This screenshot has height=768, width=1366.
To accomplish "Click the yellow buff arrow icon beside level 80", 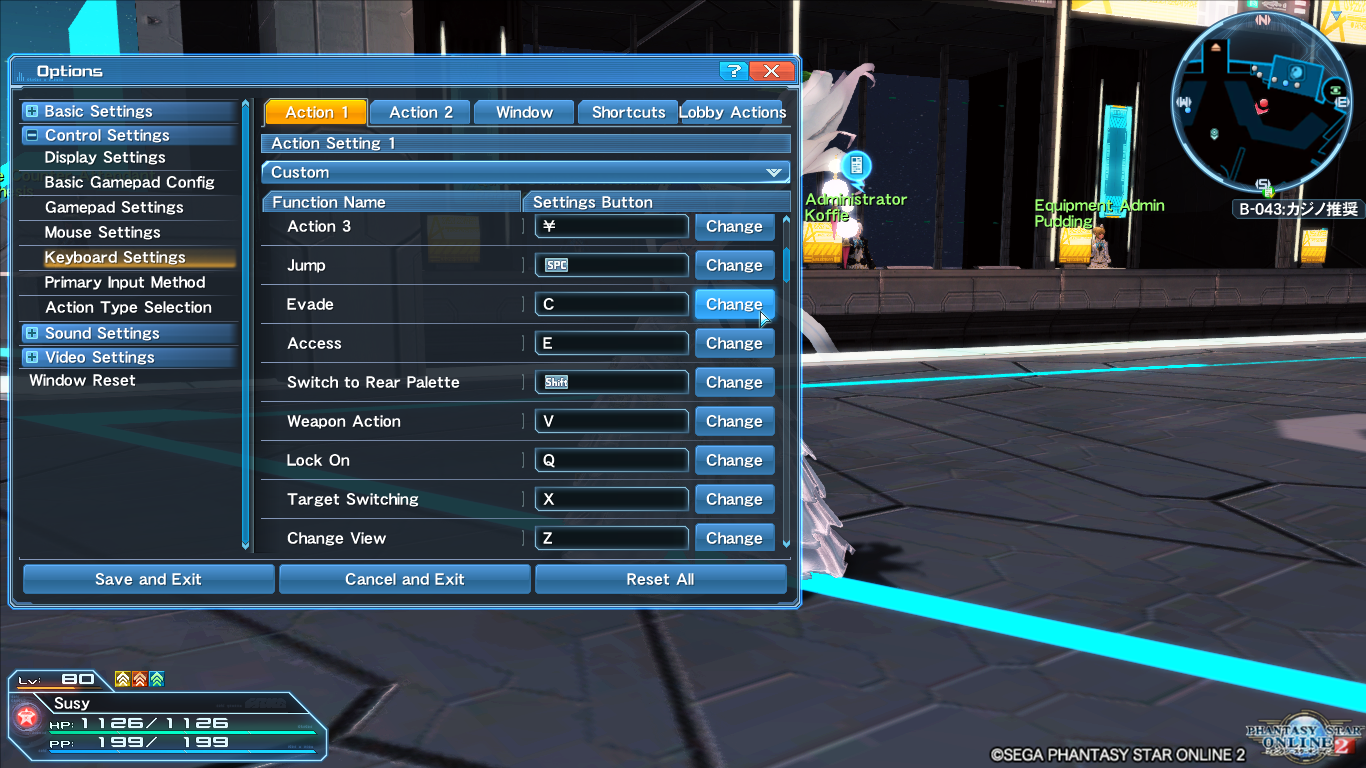I will pyautogui.click(x=122, y=679).
